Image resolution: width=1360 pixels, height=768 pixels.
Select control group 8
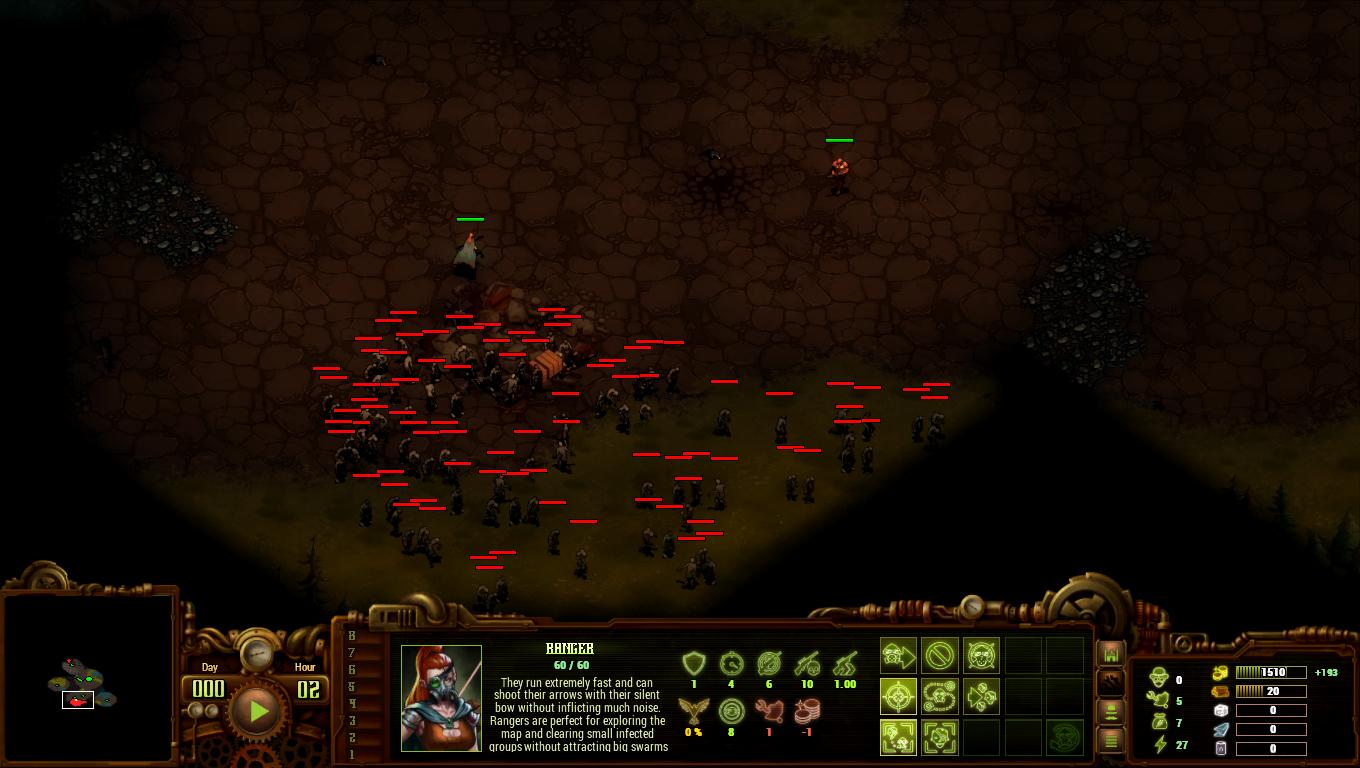point(352,636)
